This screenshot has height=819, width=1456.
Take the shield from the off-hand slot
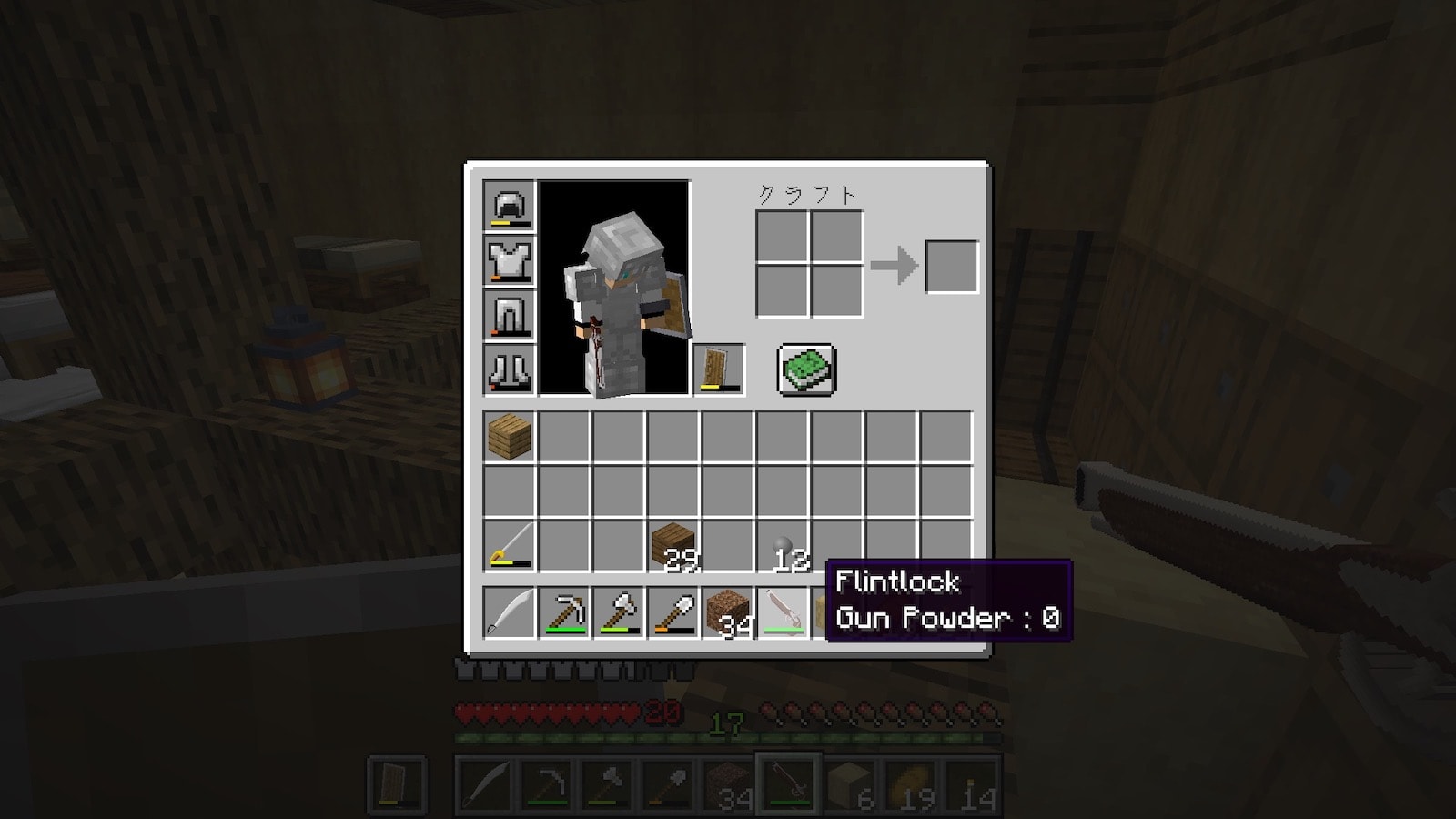click(x=719, y=369)
